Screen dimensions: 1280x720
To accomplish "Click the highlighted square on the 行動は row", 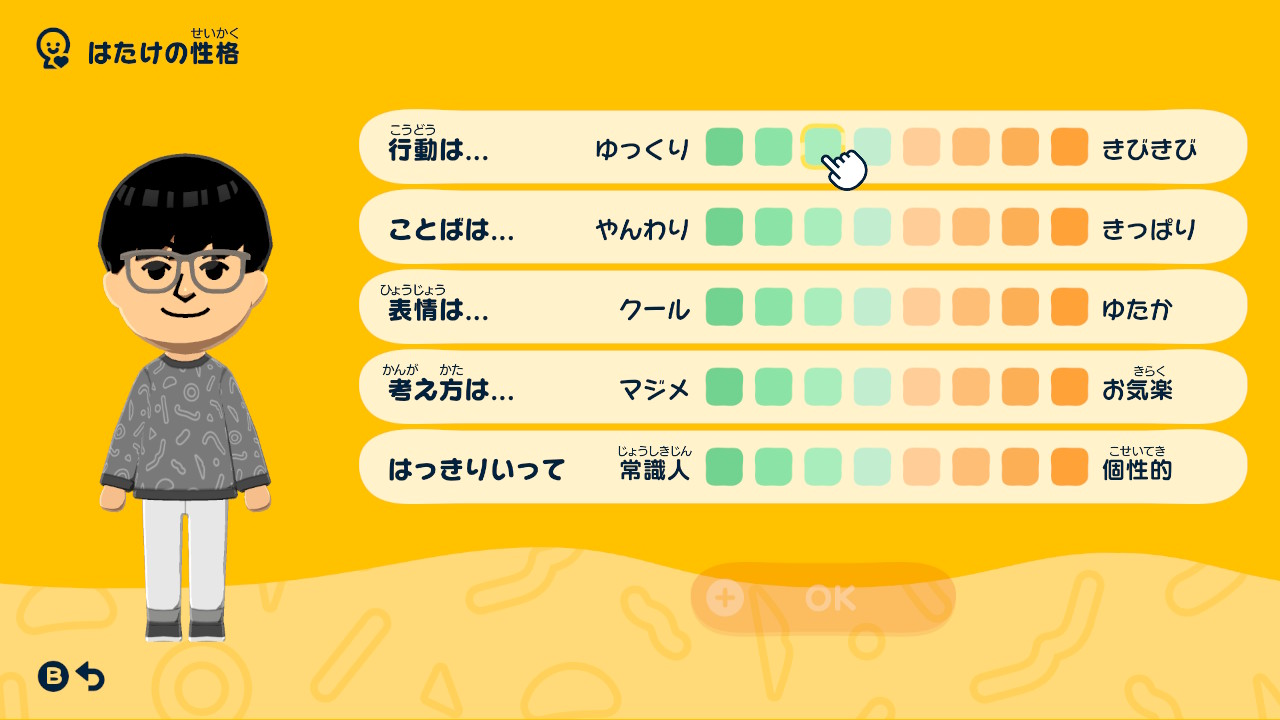I will pos(824,147).
